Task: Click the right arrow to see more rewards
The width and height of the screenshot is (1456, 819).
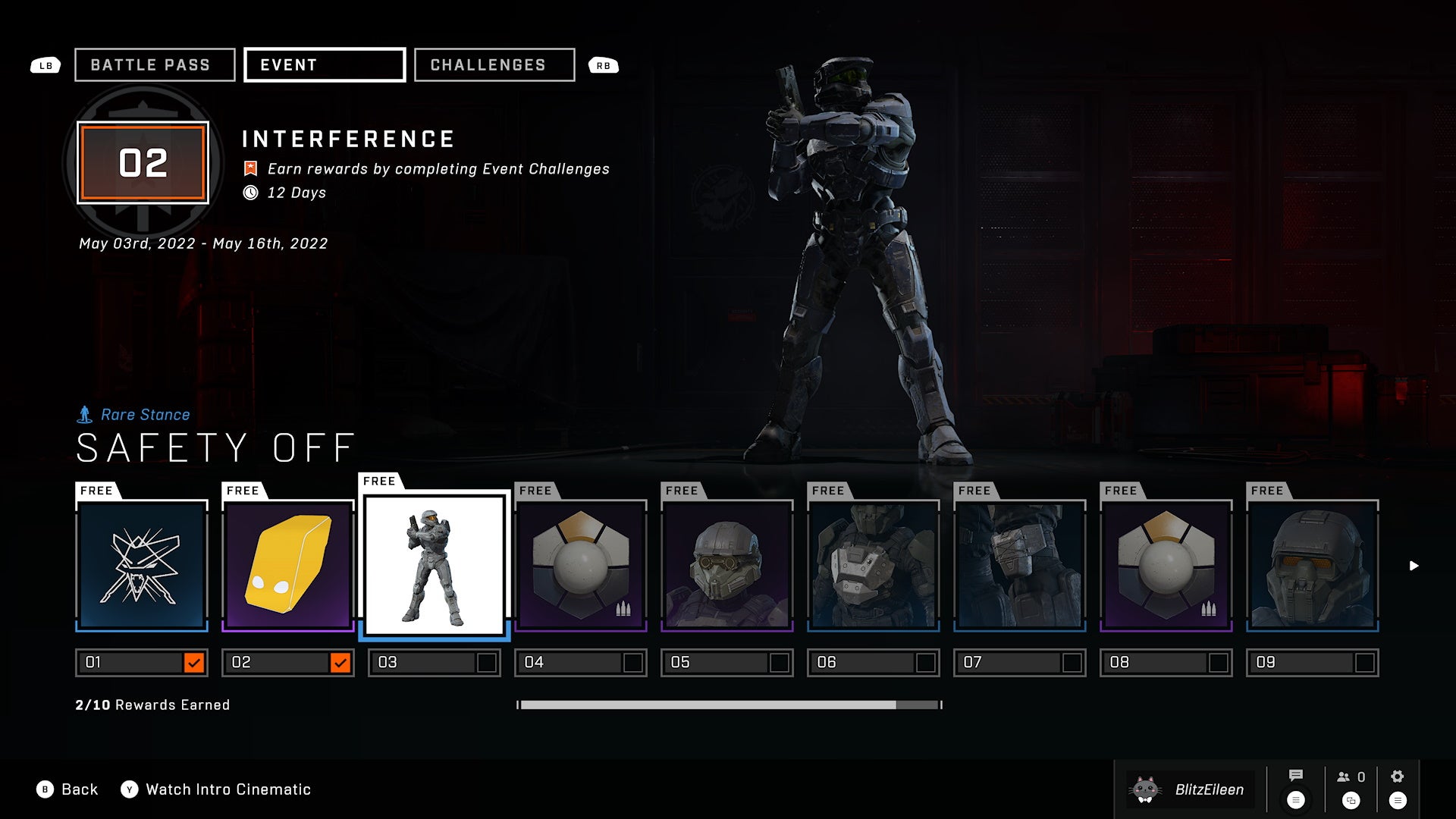Action: tap(1414, 564)
